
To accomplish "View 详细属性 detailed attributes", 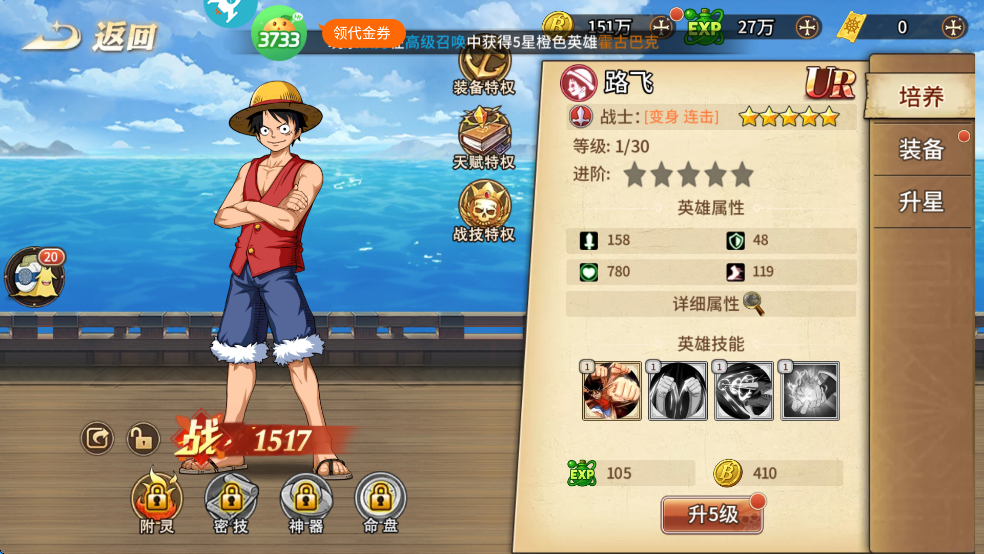I will pyautogui.click(x=718, y=303).
